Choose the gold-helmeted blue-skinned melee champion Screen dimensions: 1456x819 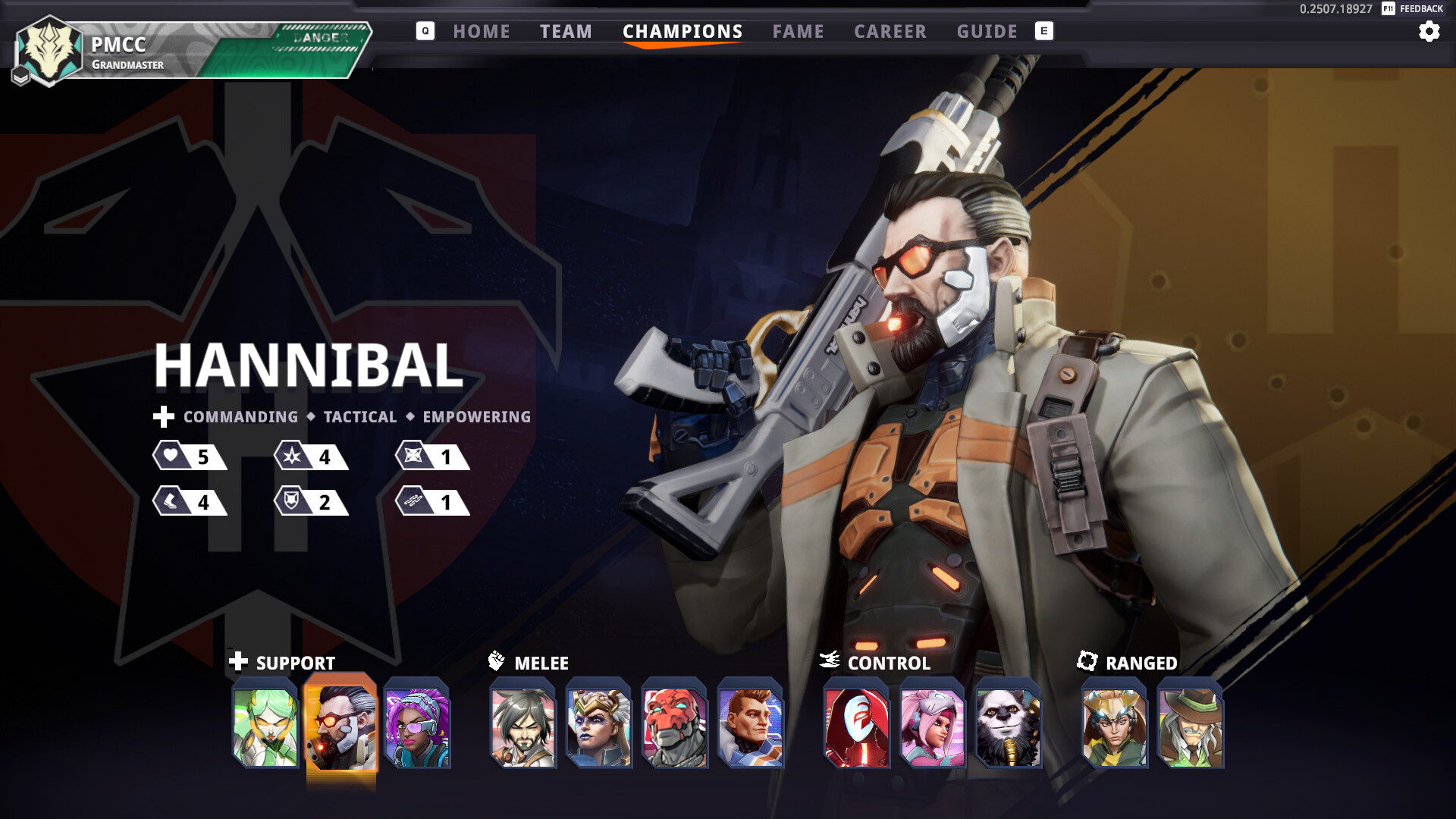(x=599, y=724)
